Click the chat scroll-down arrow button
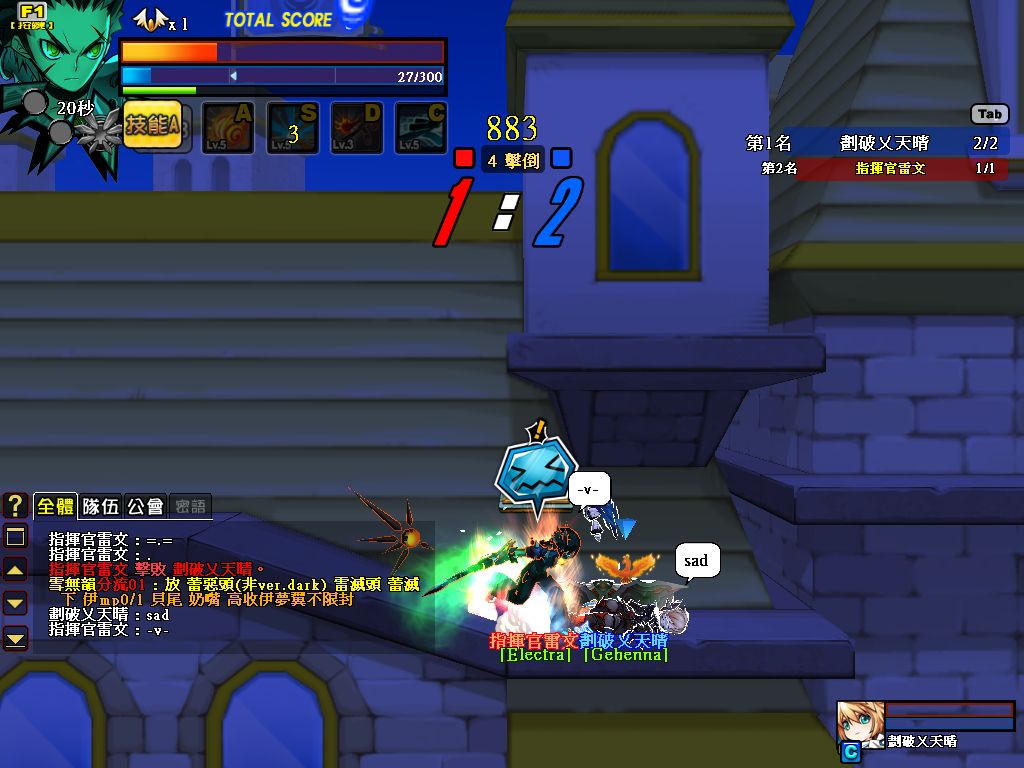 coord(15,603)
